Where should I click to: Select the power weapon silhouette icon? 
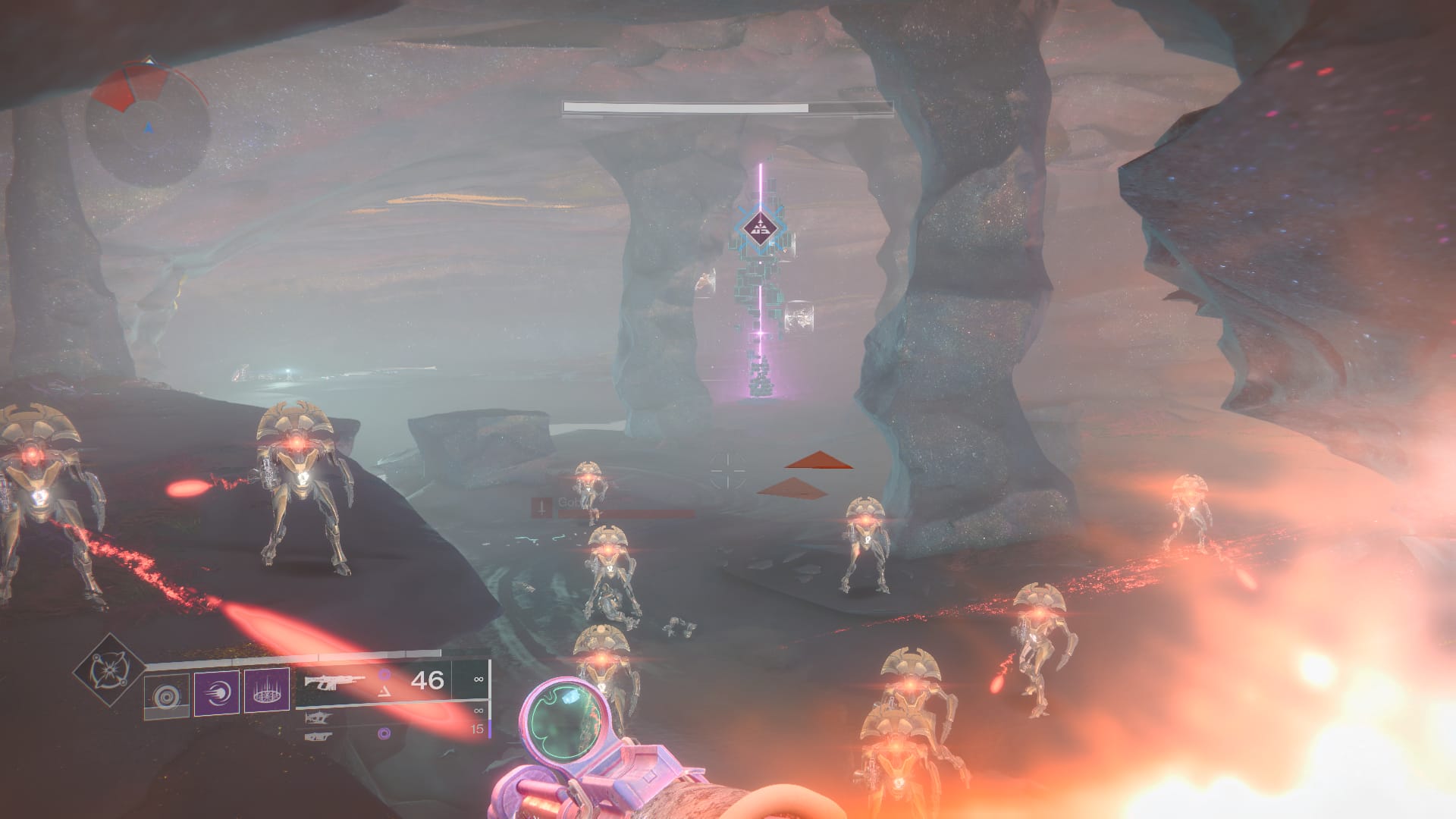pos(318,736)
